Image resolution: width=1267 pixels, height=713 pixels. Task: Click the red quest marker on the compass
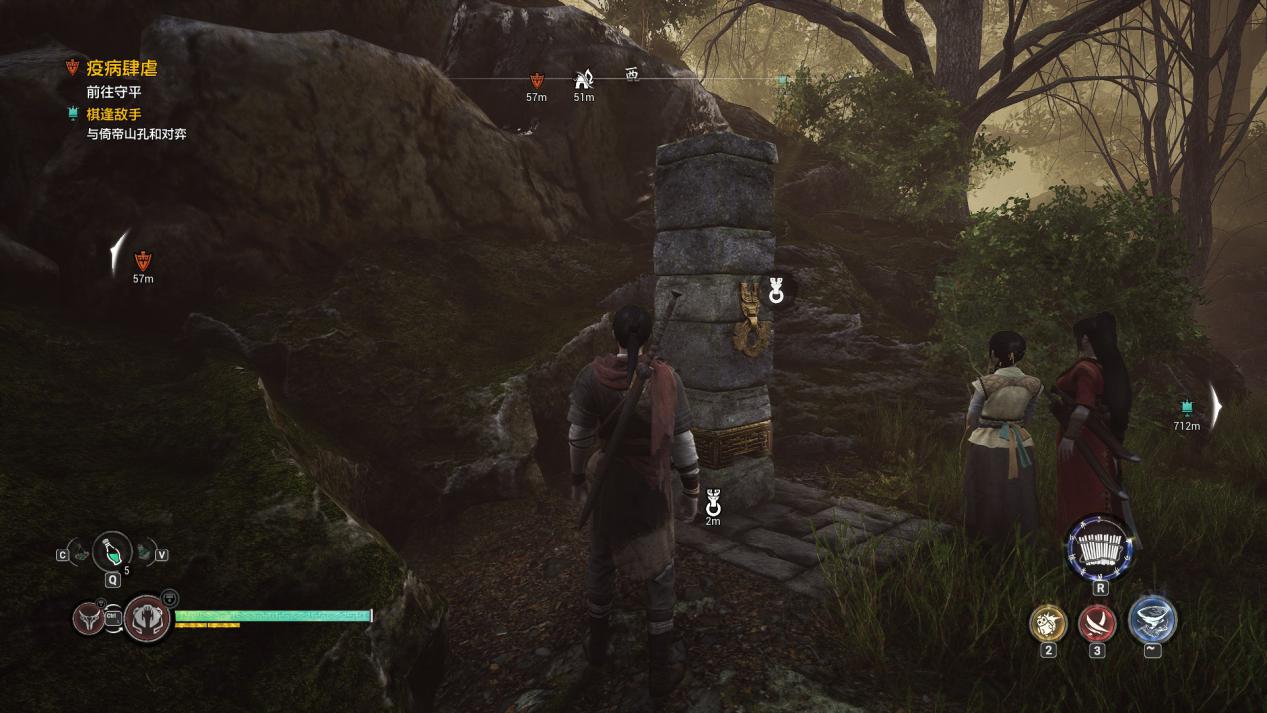point(536,81)
